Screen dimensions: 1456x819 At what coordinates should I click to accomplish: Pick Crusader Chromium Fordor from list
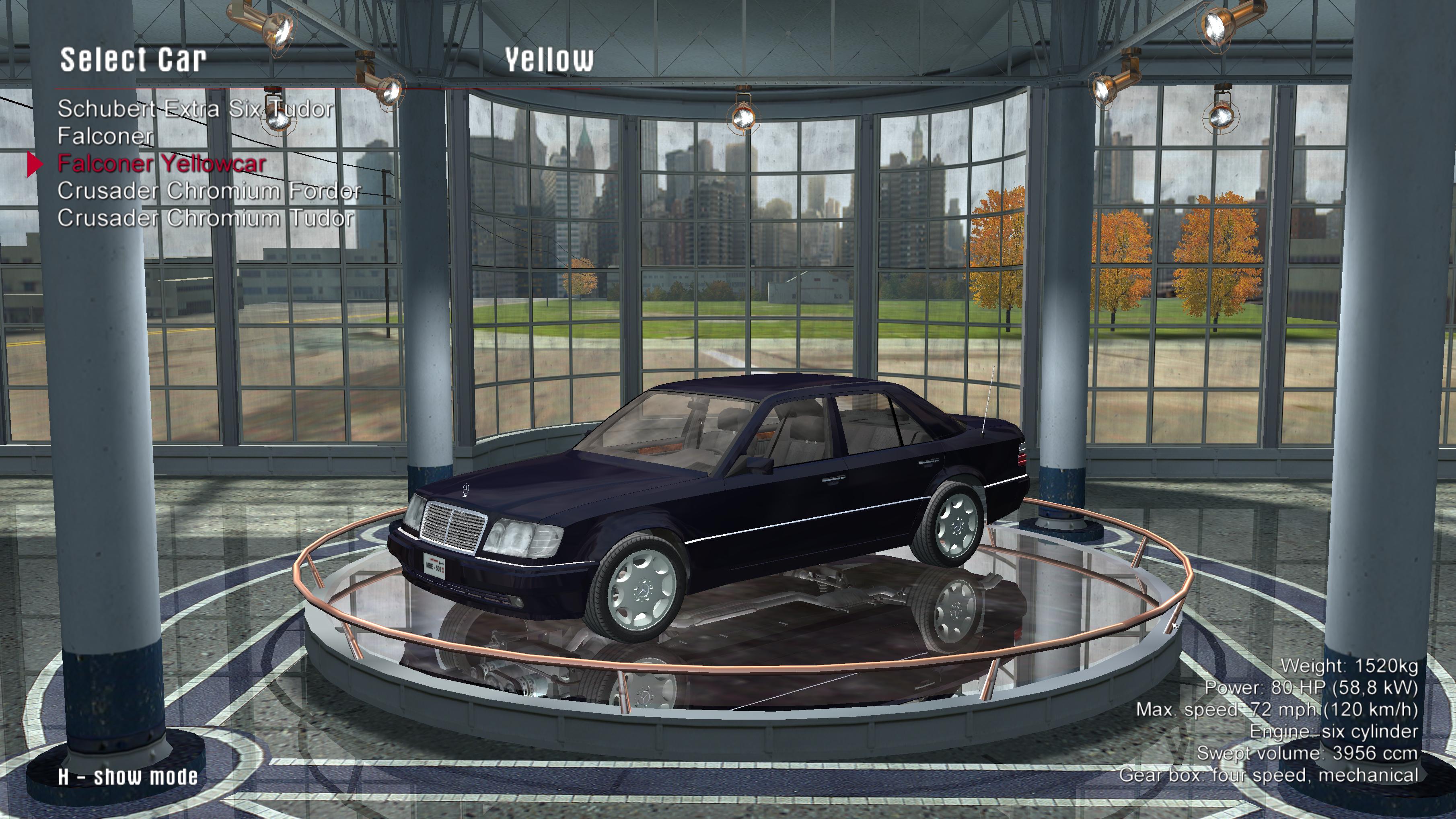pyautogui.click(x=209, y=191)
